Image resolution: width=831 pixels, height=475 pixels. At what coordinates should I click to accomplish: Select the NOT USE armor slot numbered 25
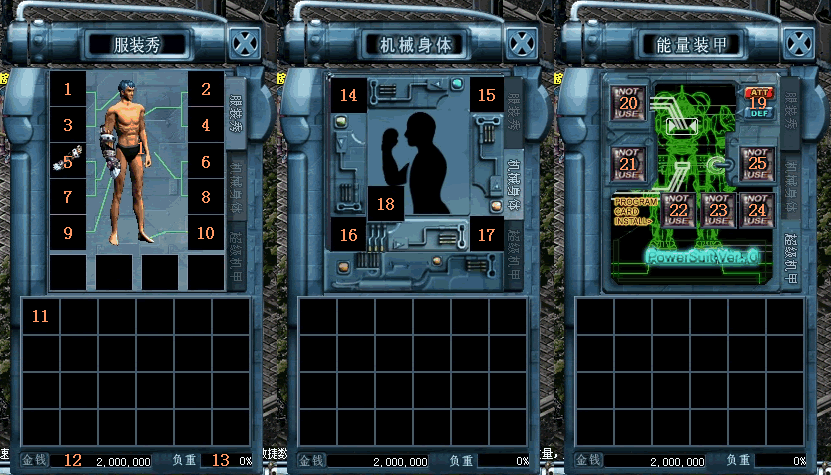[757, 163]
